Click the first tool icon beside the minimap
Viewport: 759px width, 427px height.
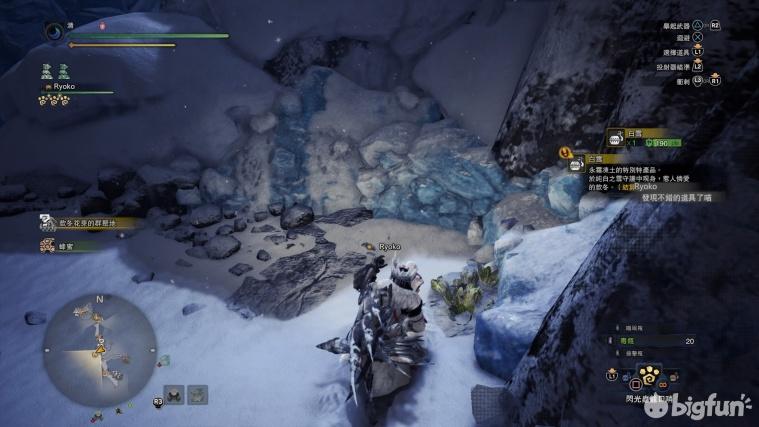click(173, 394)
